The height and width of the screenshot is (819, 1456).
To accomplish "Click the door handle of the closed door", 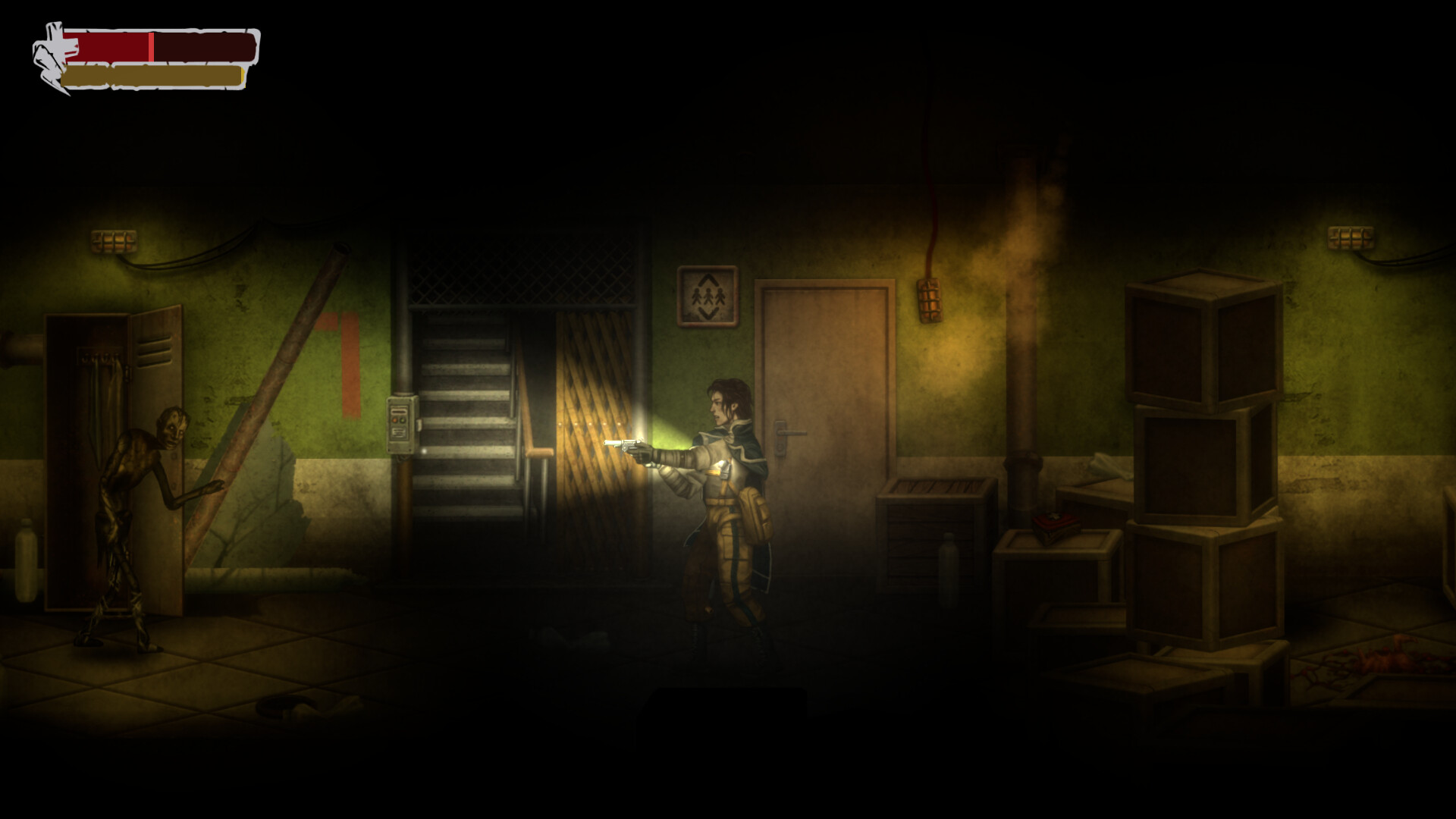I will [792, 434].
